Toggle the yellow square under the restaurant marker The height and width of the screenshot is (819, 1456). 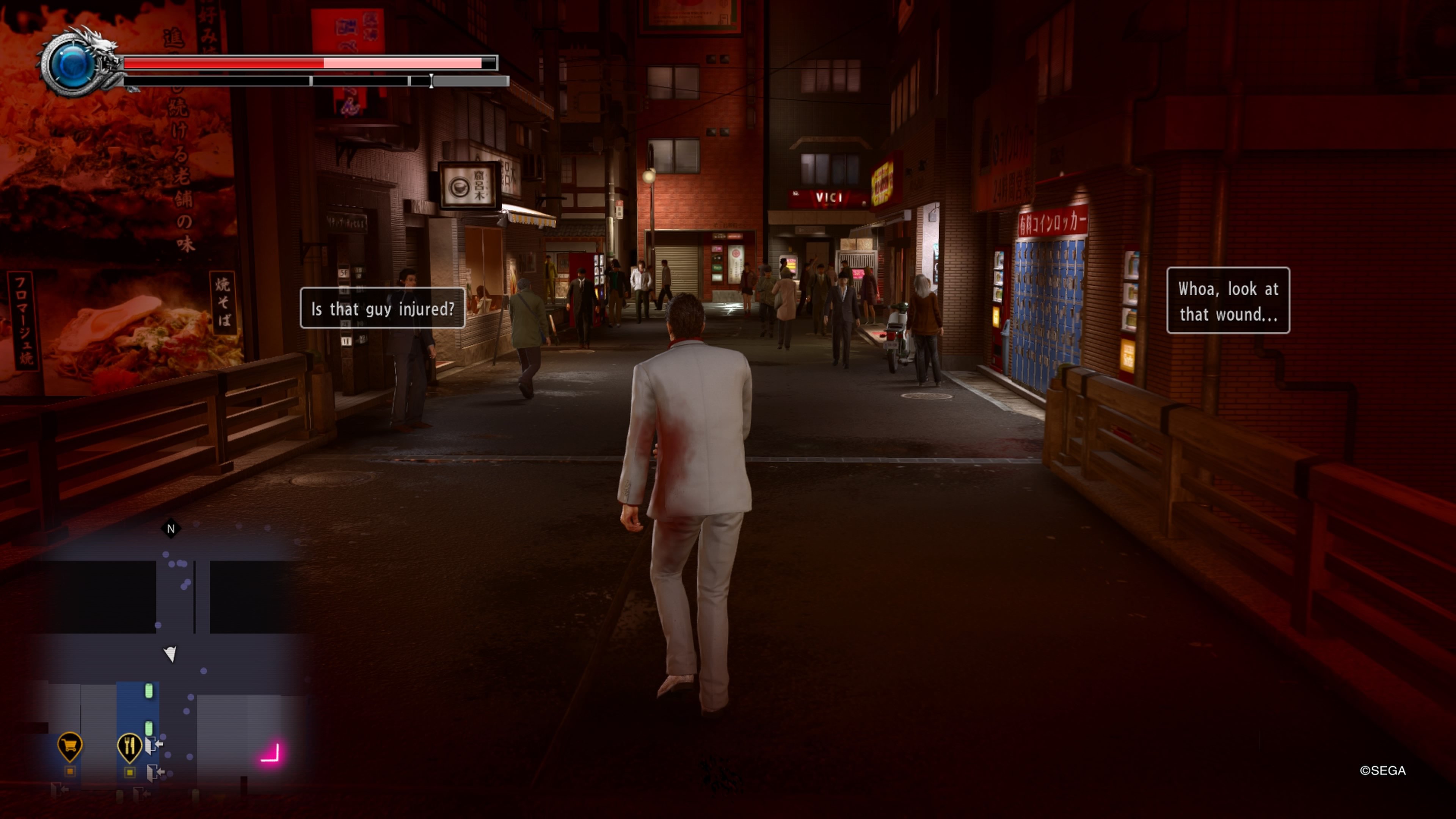coord(130,773)
